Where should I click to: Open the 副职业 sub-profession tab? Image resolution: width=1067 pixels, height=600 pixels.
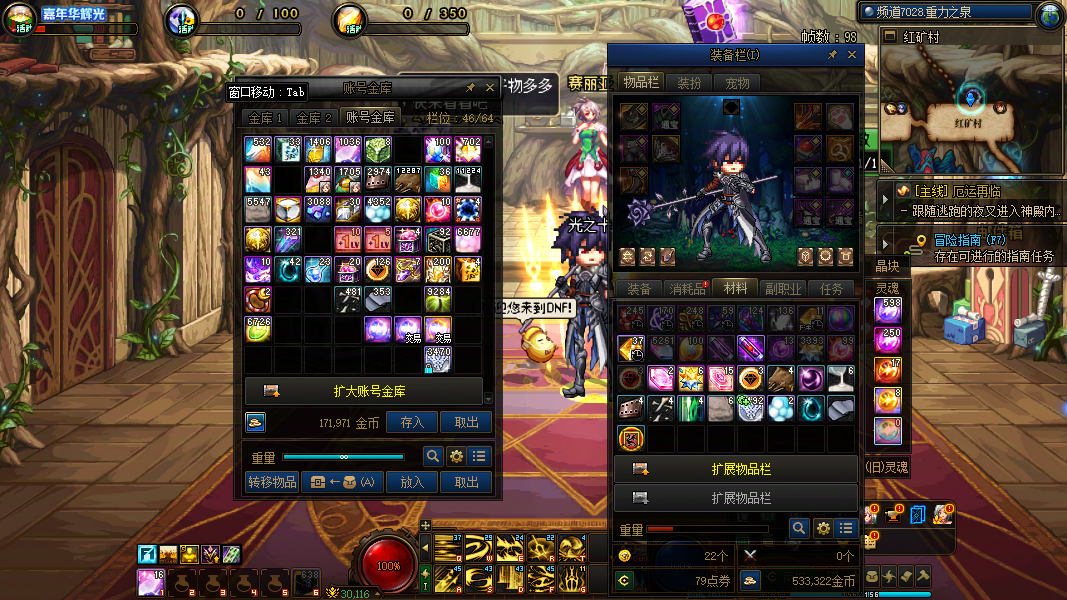tap(783, 289)
